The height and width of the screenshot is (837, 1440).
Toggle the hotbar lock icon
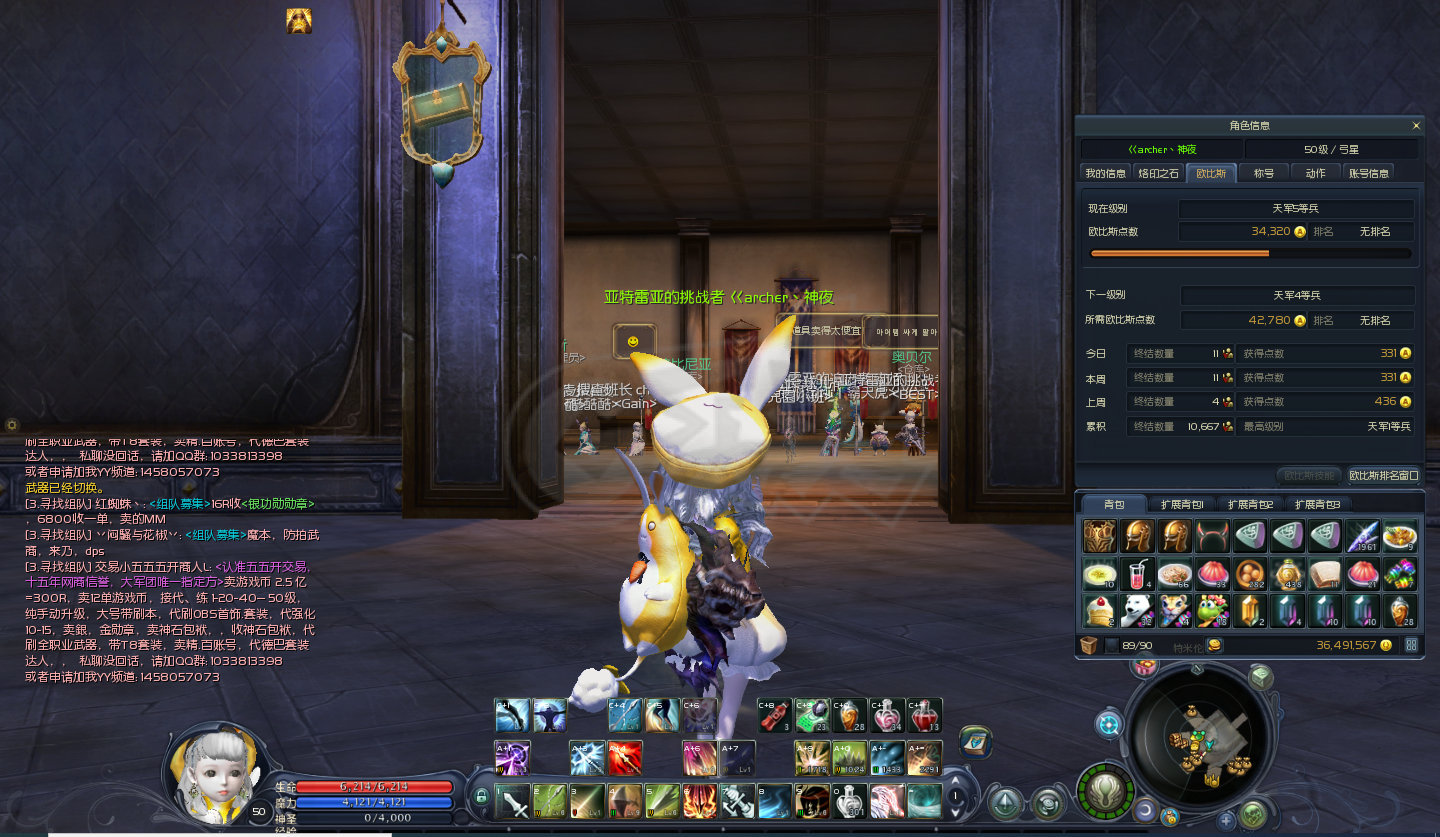click(481, 796)
